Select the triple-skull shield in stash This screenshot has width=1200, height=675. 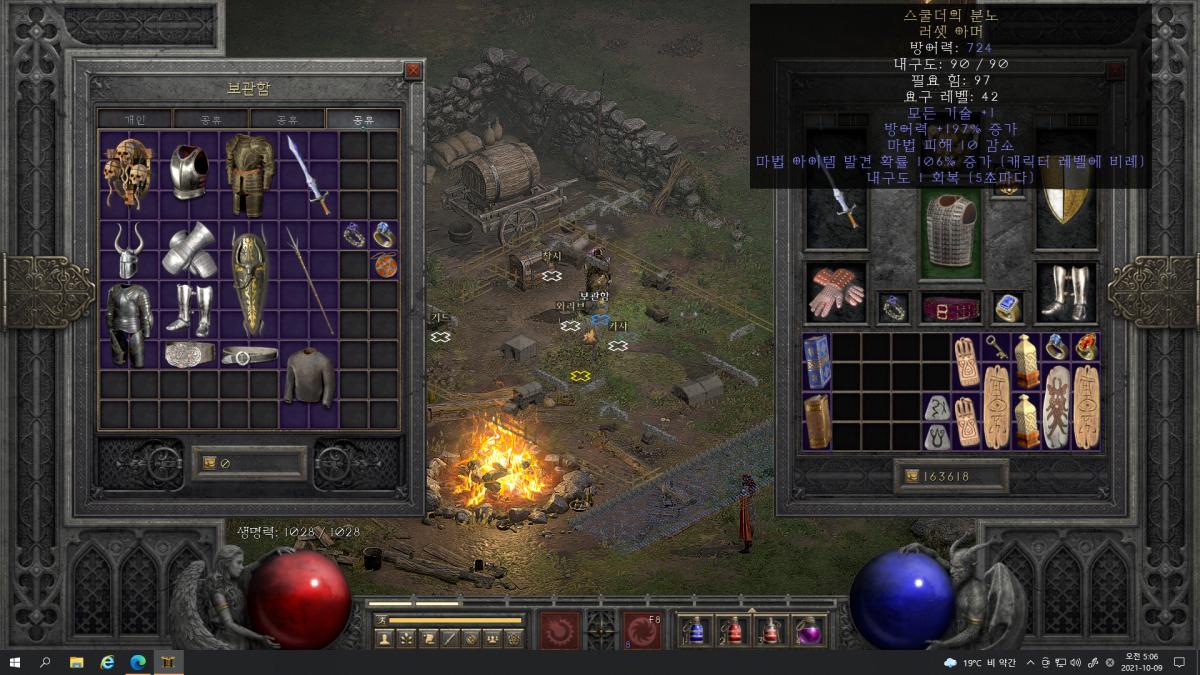[x=127, y=173]
